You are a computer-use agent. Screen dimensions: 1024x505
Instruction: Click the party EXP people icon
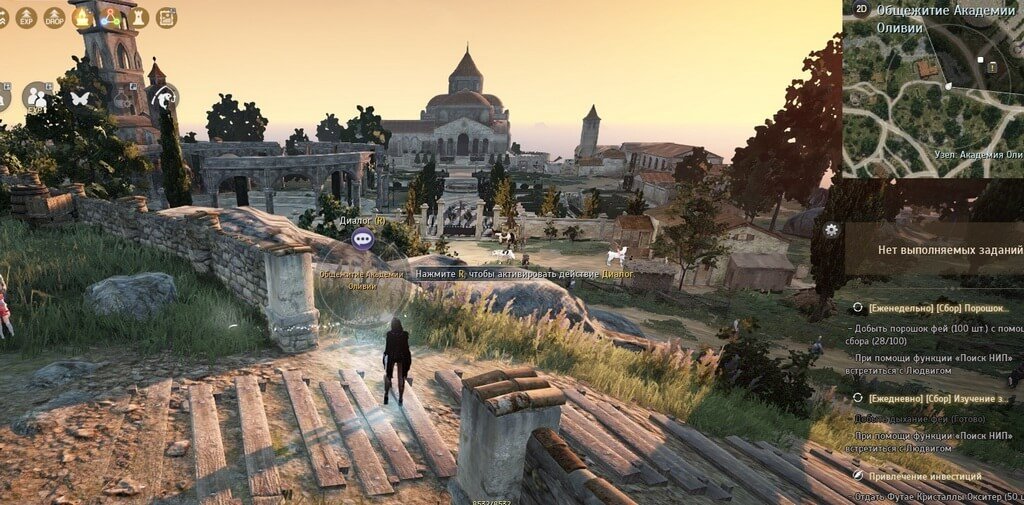(x=37, y=97)
